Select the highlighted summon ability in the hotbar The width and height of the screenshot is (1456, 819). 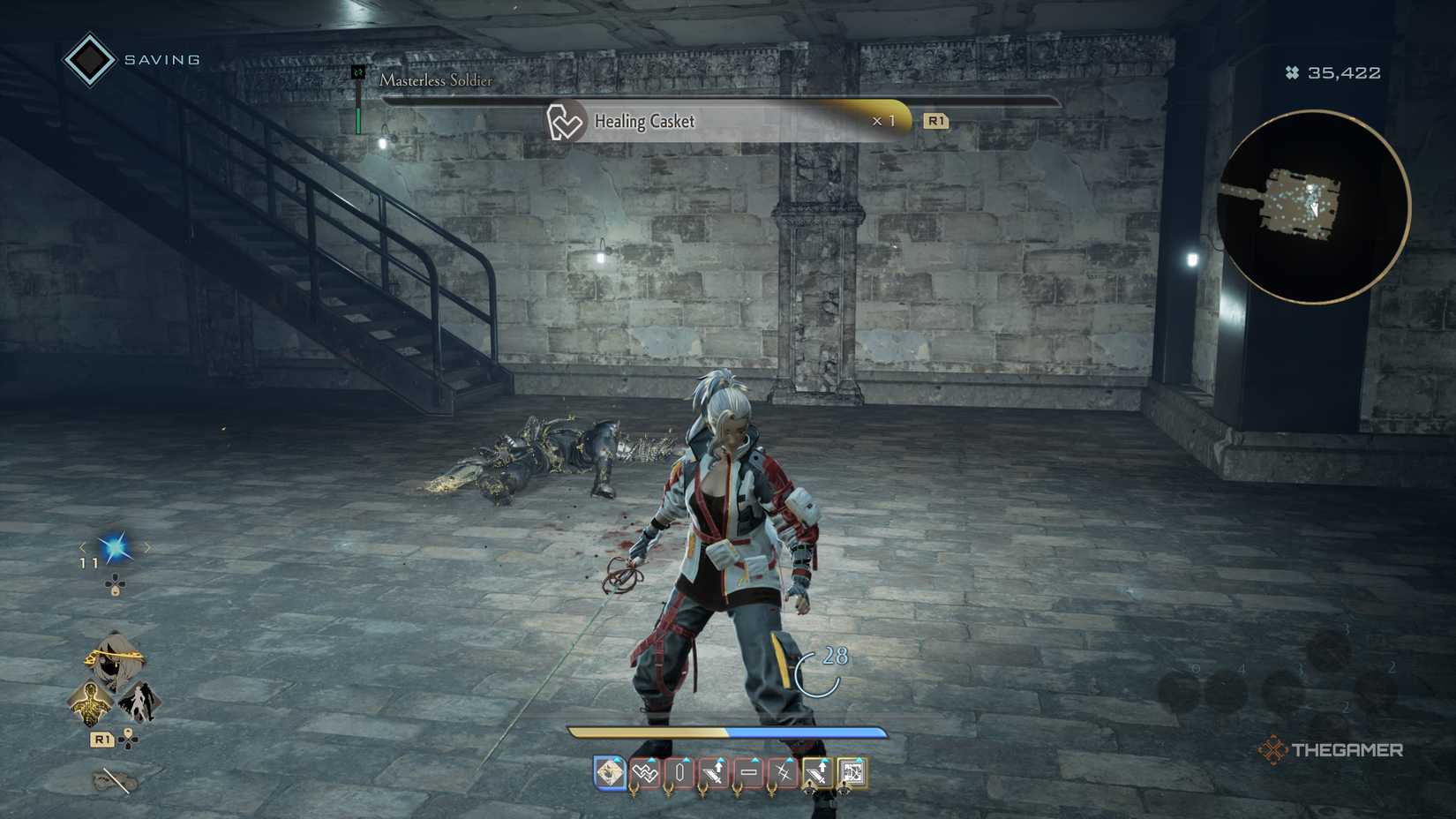(x=609, y=770)
